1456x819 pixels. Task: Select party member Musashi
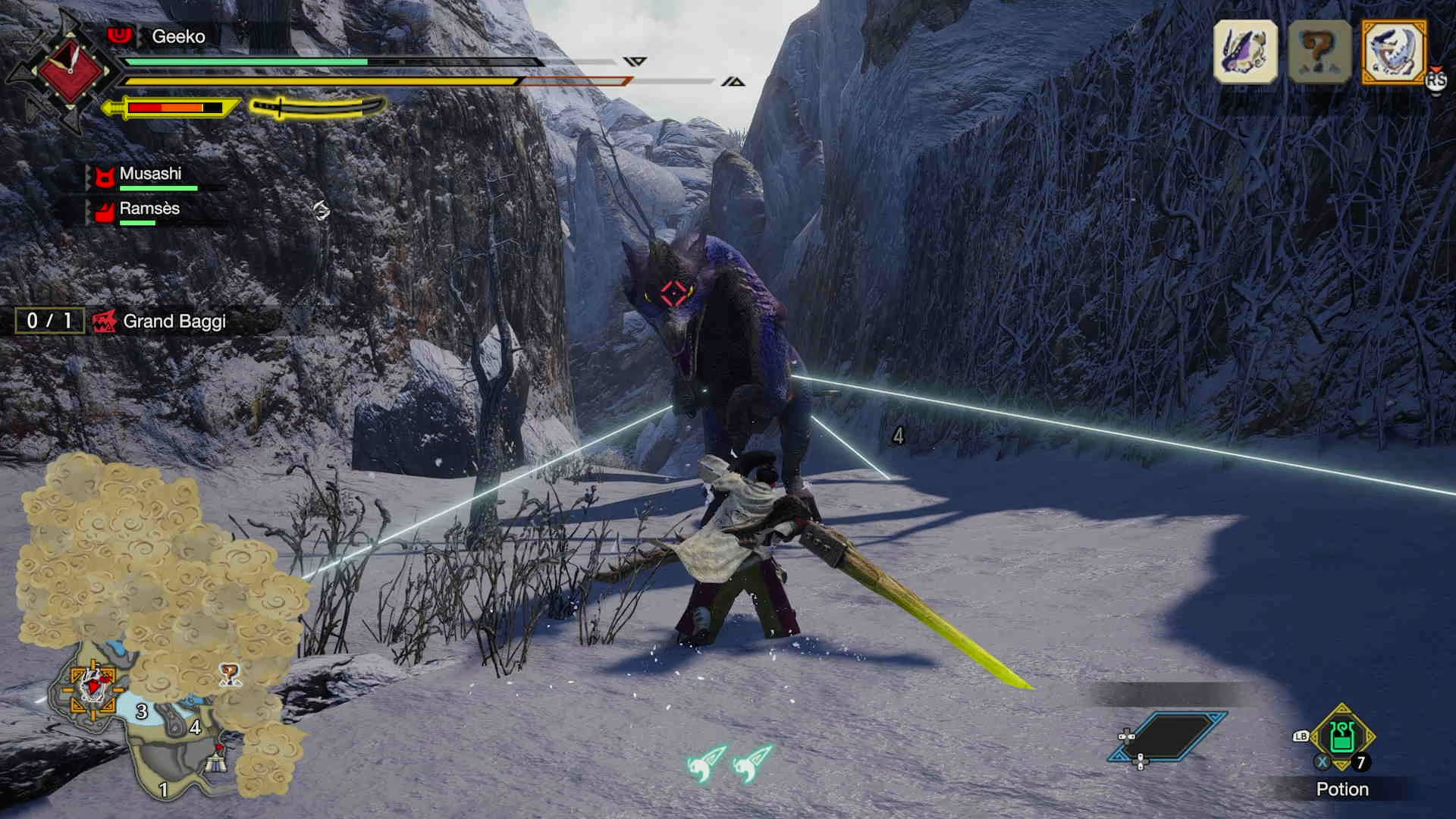tap(150, 174)
